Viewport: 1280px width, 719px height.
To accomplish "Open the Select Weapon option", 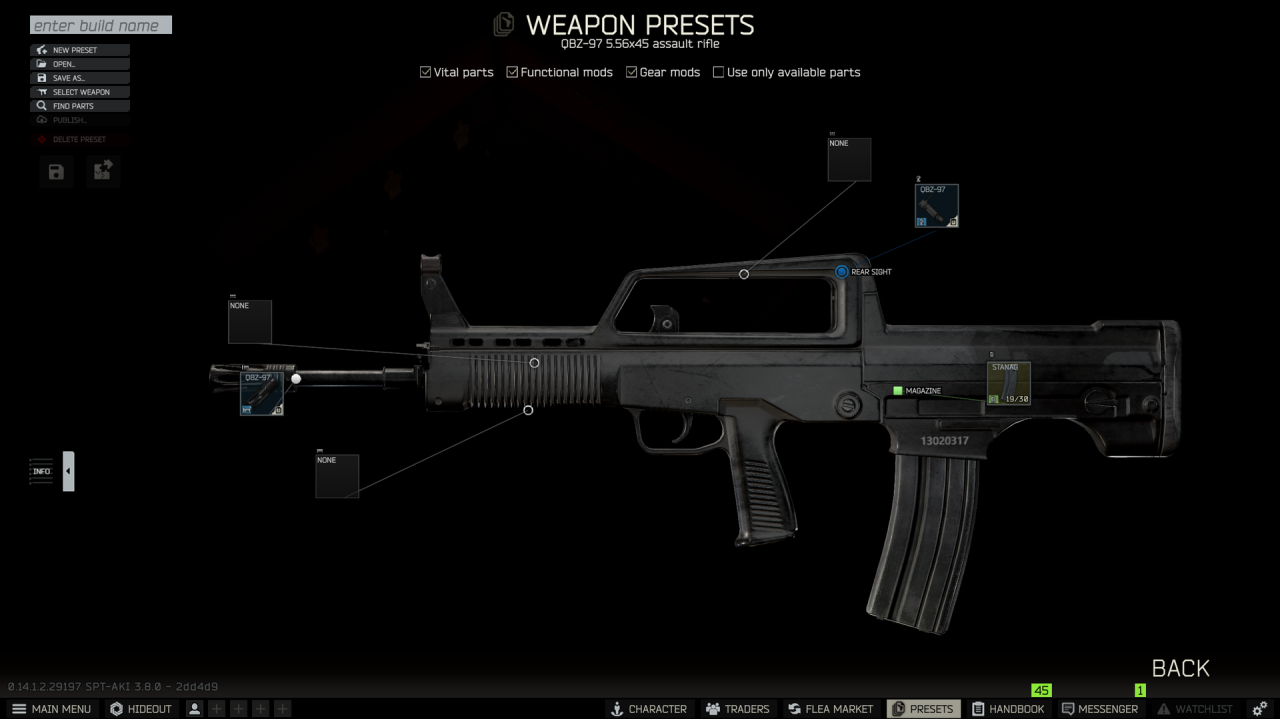I will click(80, 92).
